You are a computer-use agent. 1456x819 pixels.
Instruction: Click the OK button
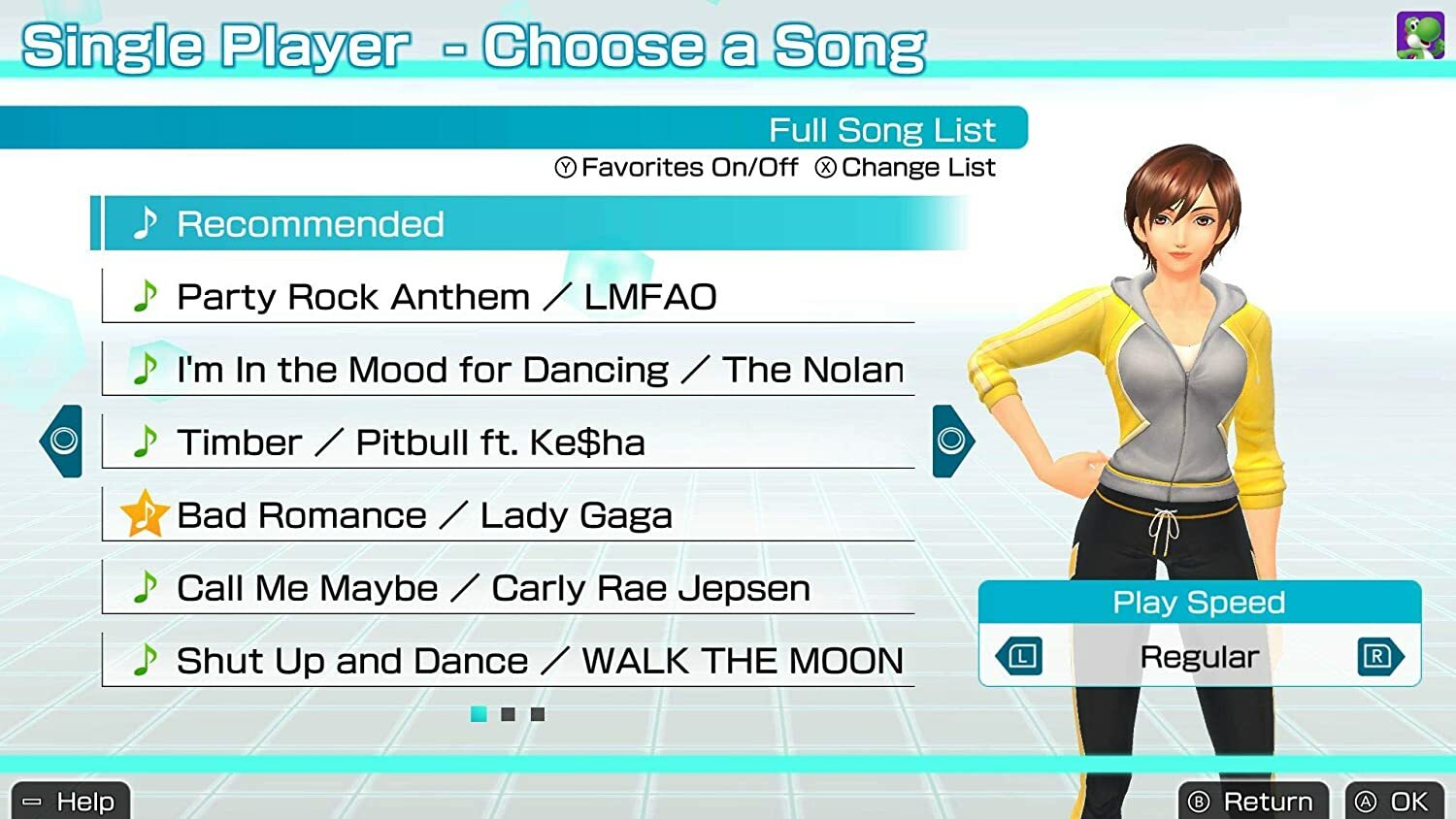[1390, 802]
